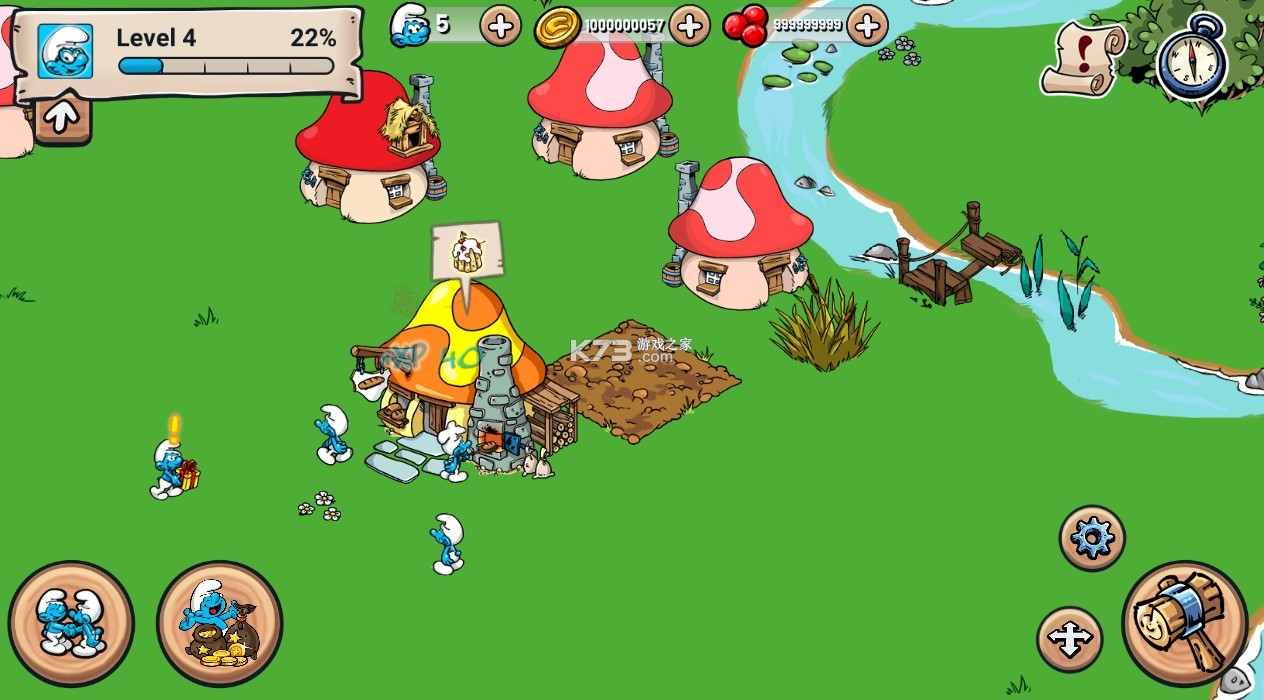Expand the up-arrow tab under the level panel
Screen dimensions: 1264x700
tap(61, 118)
